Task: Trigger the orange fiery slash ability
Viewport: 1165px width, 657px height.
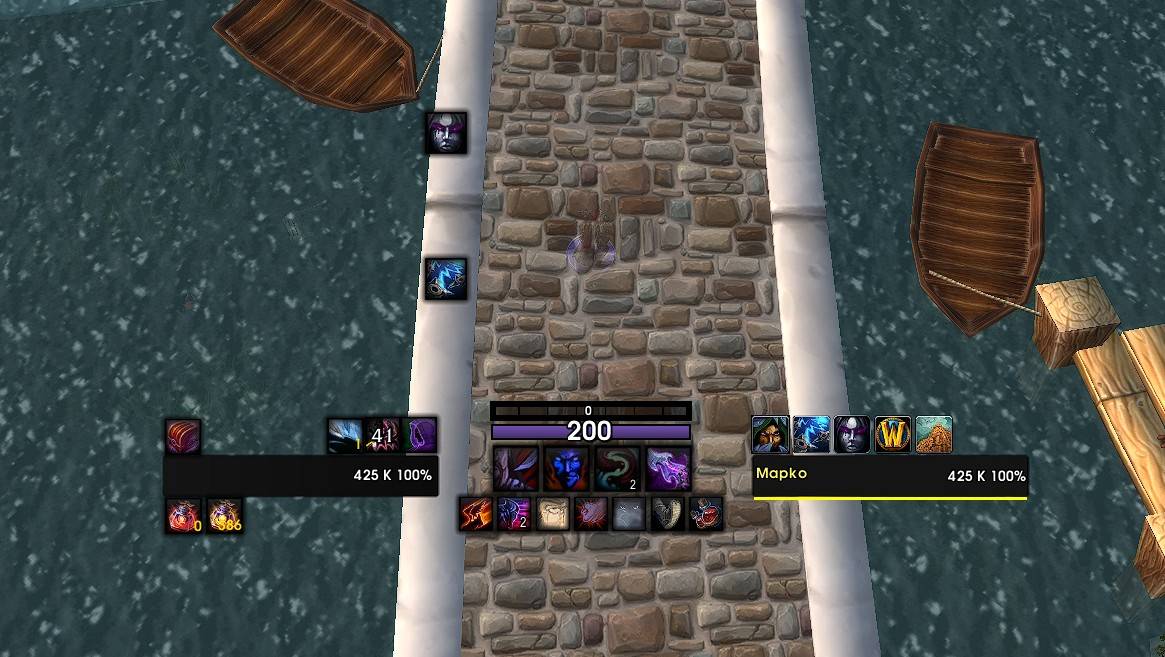Action: coord(475,514)
